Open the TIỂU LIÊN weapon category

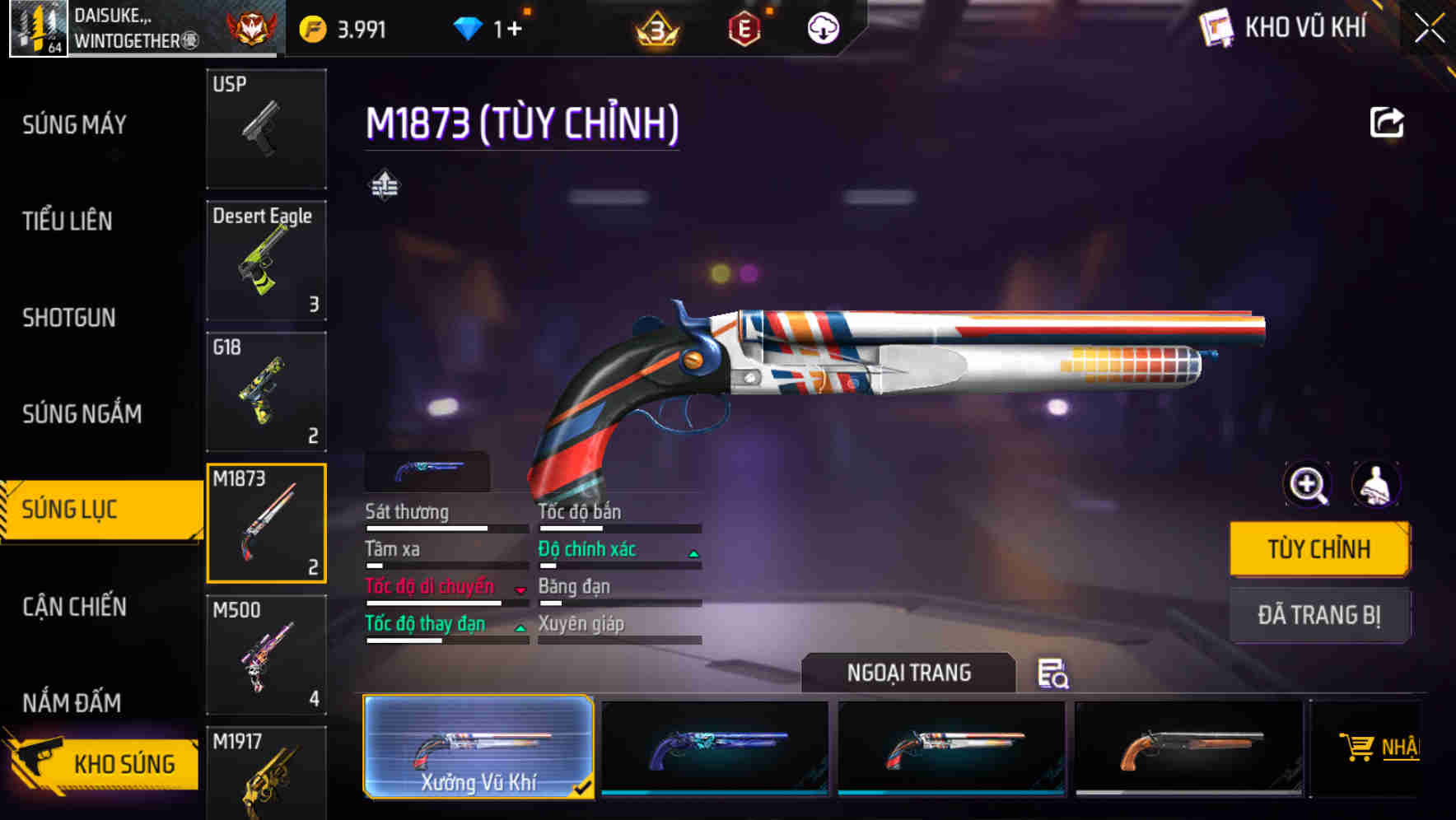(x=68, y=221)
